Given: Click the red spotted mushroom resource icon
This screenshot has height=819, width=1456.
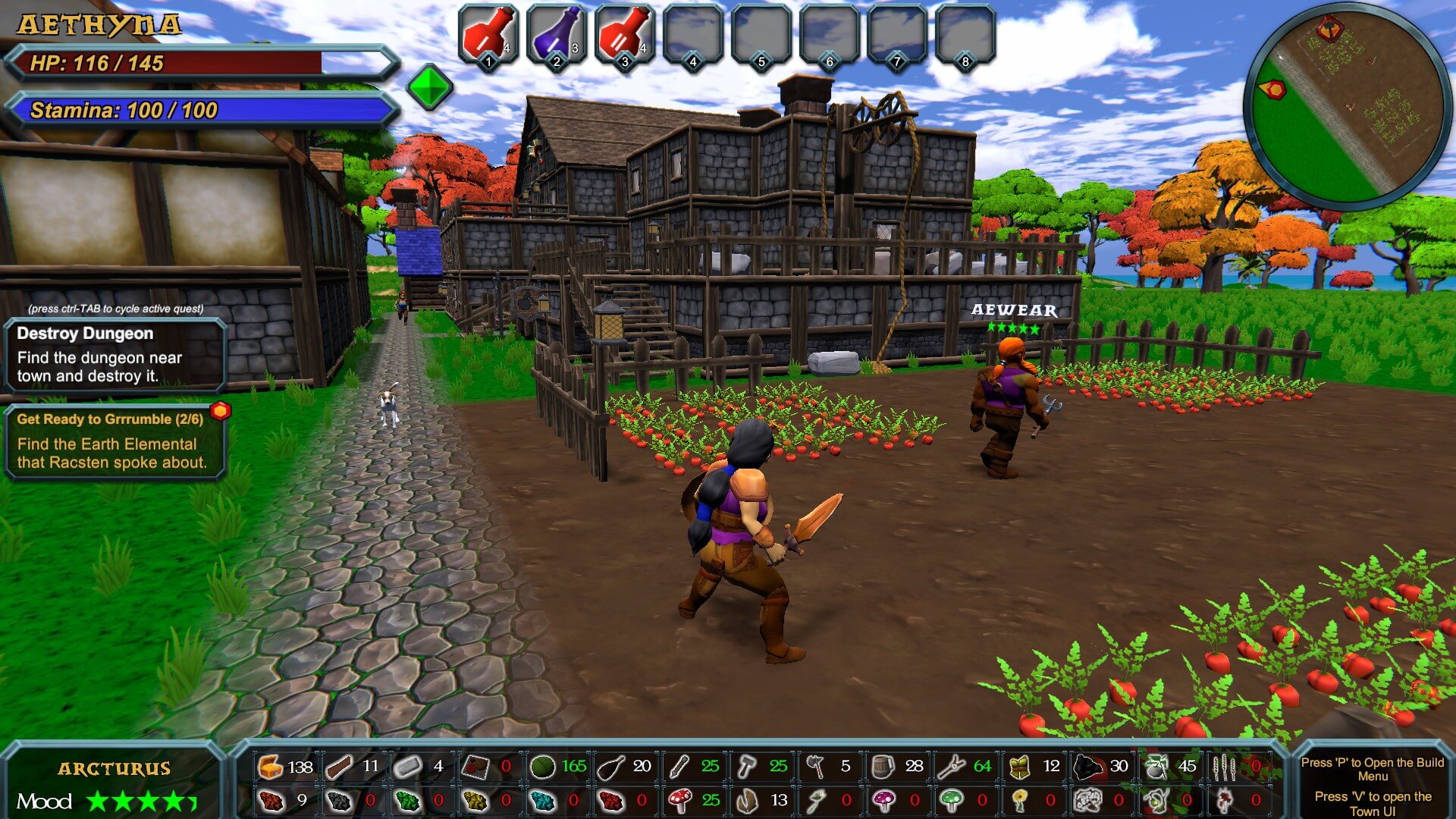Looking at the screenshot, I should (x=679, y=800).
